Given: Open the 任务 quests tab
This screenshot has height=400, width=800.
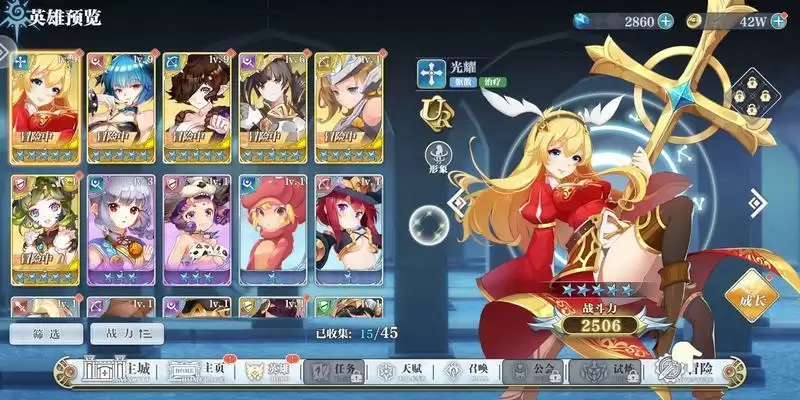Looking at the screenshot, I should coord(334,371).
